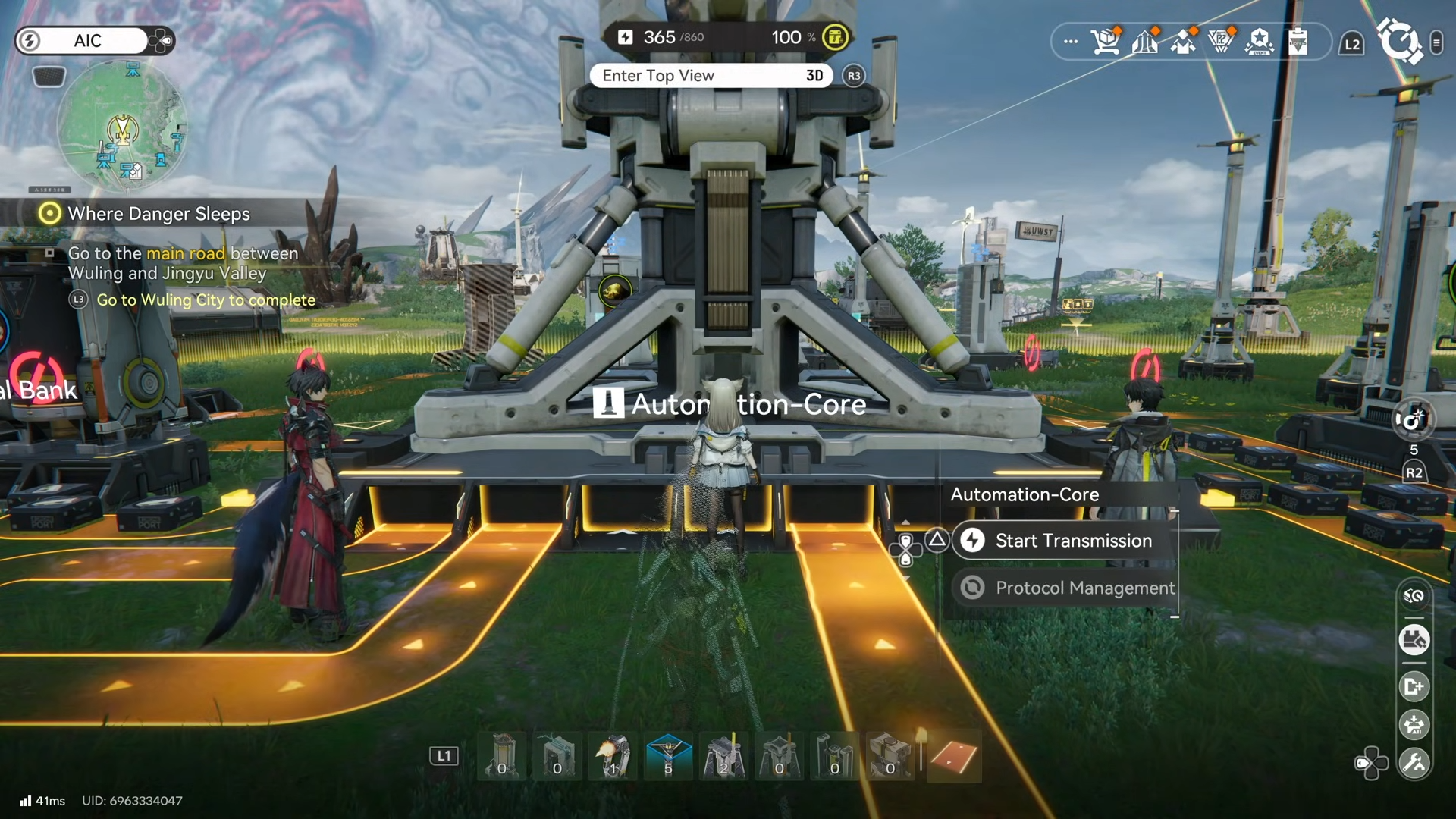The image size is (1456, 819).
Task: Open the shopping cart store icon
Action: coord(1106,42)
